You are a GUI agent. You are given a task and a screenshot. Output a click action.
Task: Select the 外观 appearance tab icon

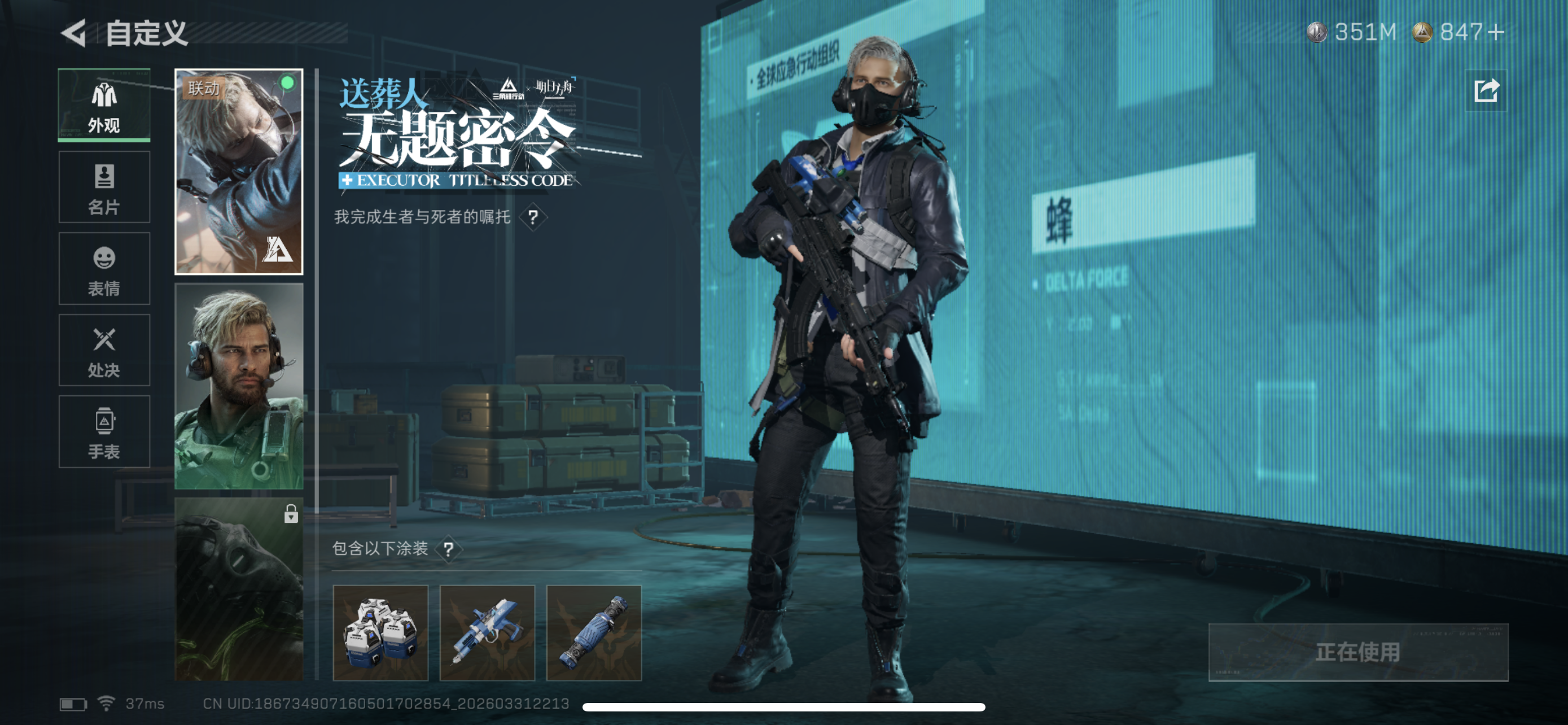[103, 96]
